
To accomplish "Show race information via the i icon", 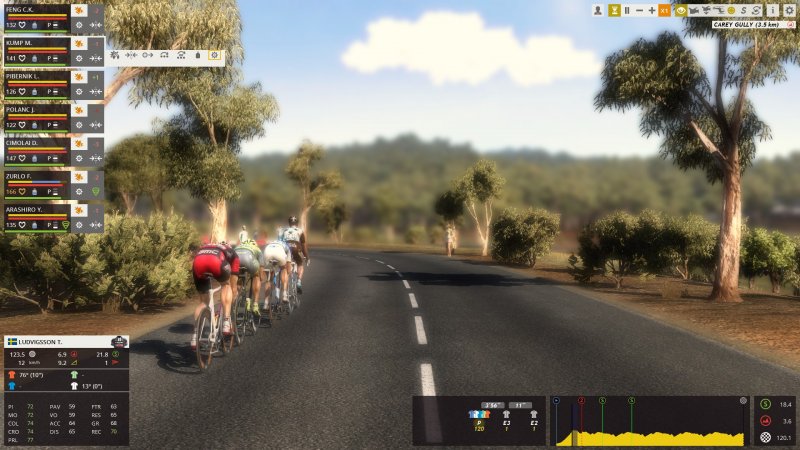I will [x=774, y=10].
